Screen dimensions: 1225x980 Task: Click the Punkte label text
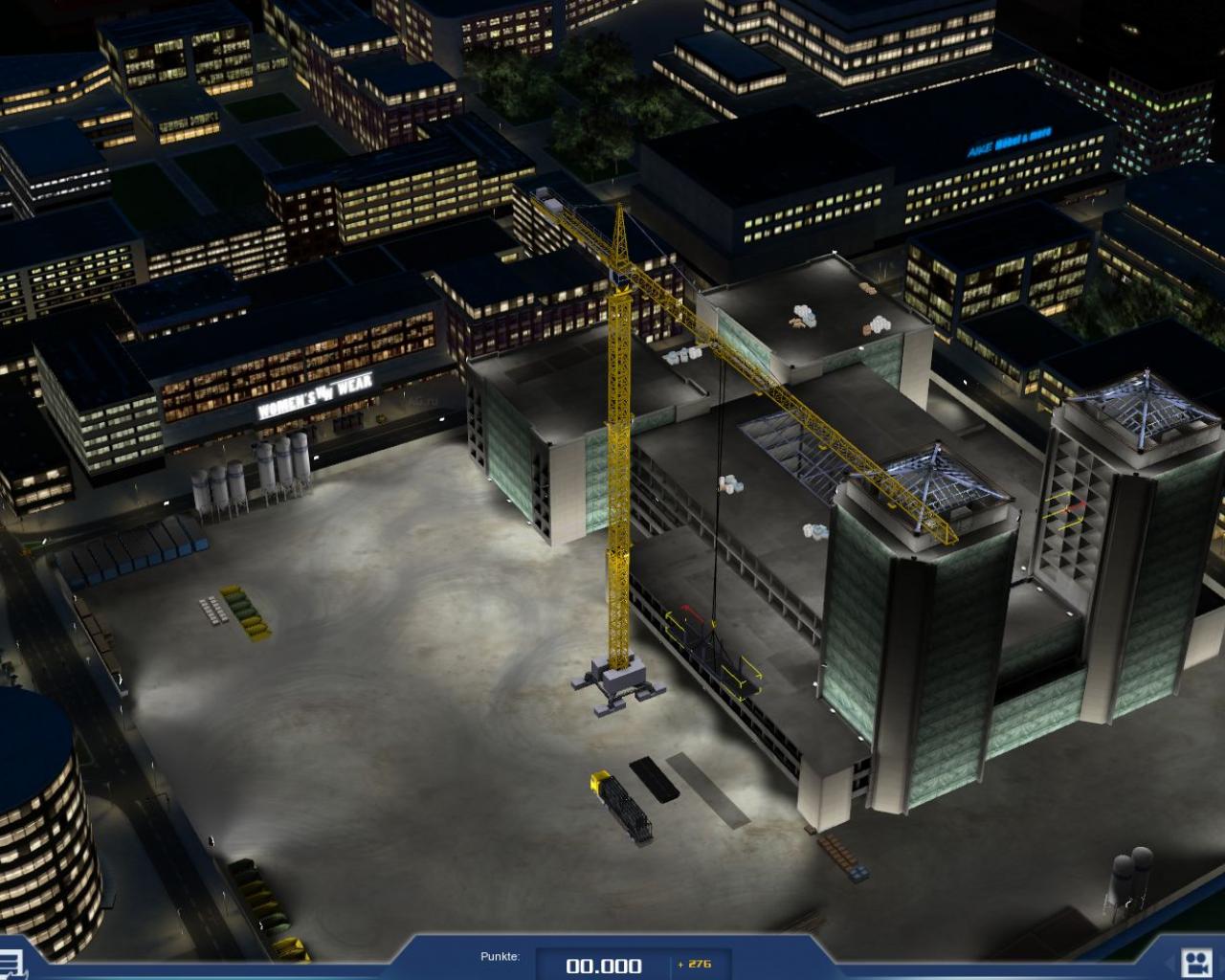499,954
